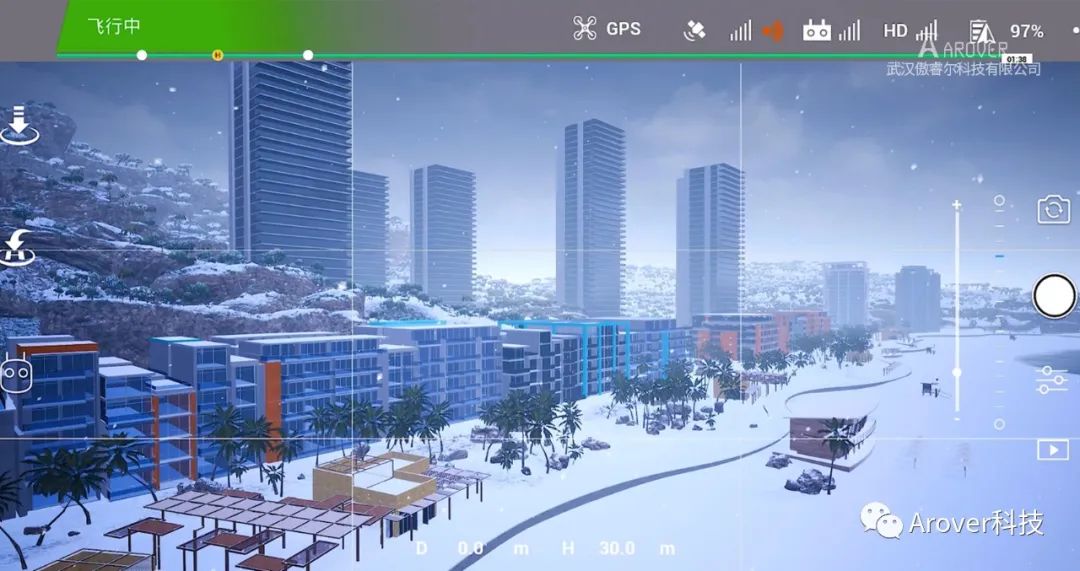Tap the white shutter button

click(x=1053, y=296)
